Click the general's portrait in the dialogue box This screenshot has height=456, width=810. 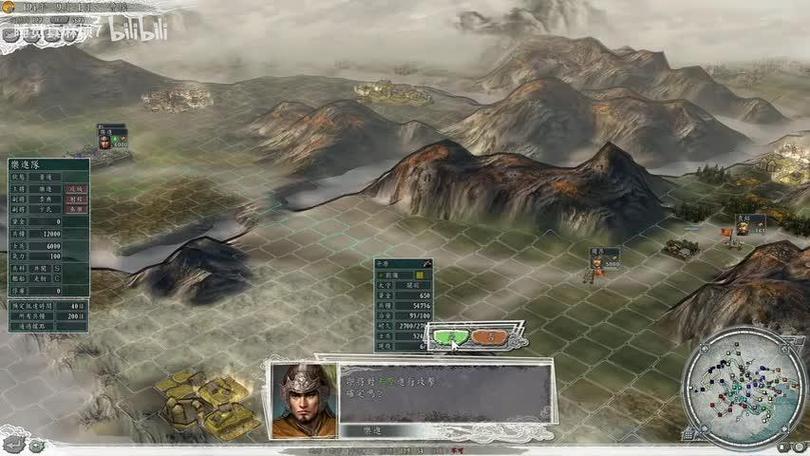click(303, 398)
